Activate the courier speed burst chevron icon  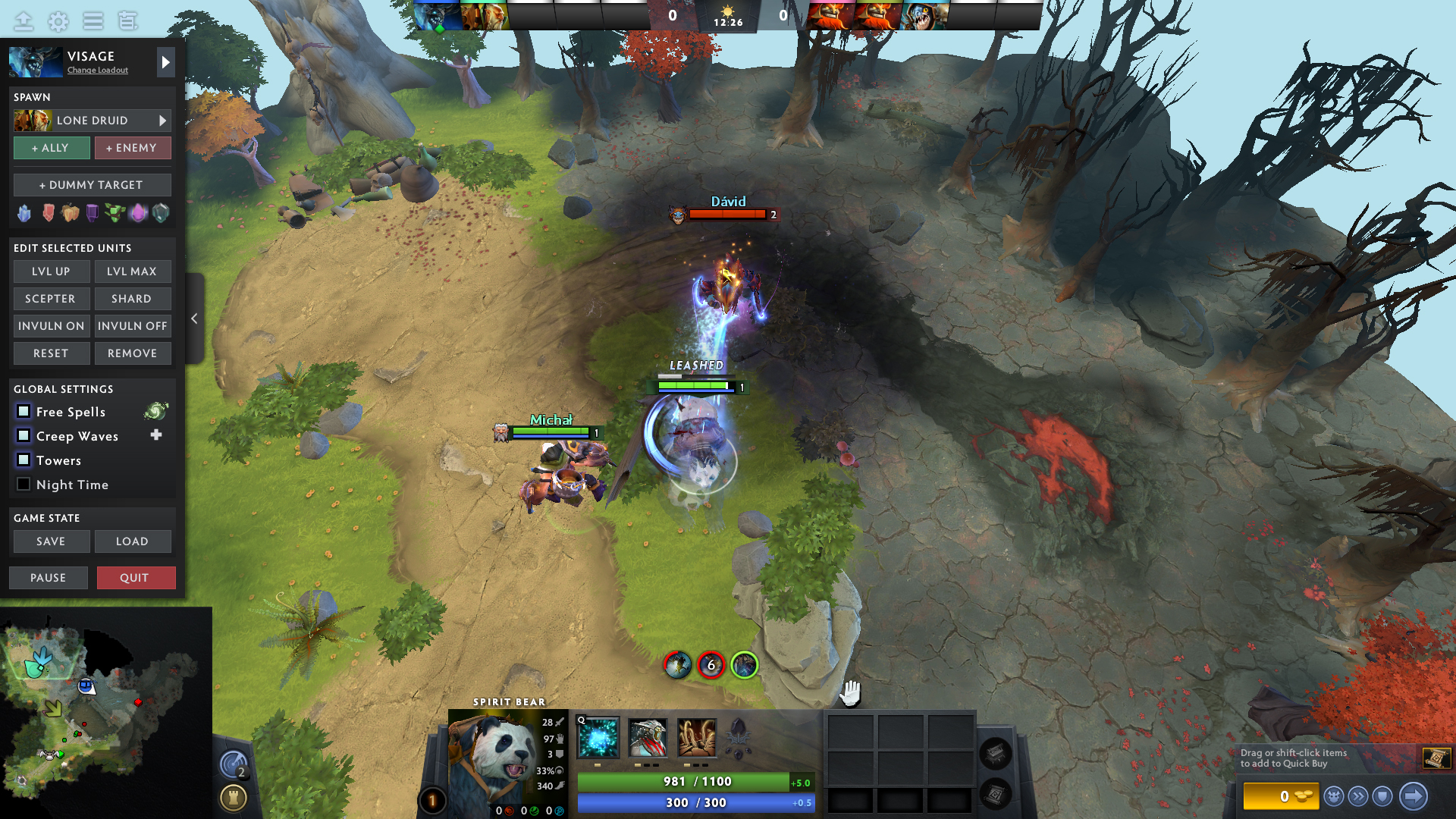[x=1360, y=797]
